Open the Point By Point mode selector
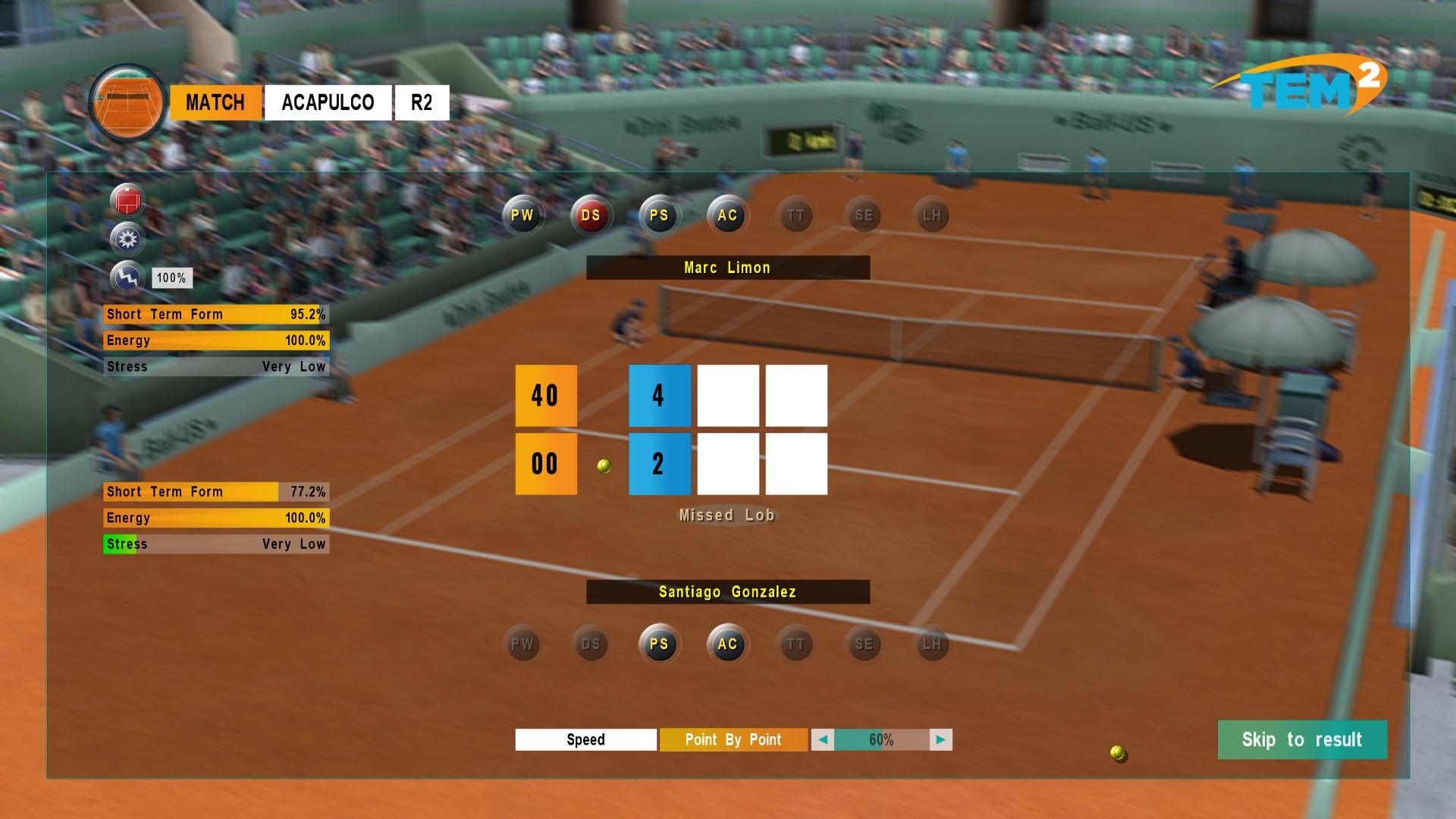This screenshot has height=819, width=1456. click(733, 739)
